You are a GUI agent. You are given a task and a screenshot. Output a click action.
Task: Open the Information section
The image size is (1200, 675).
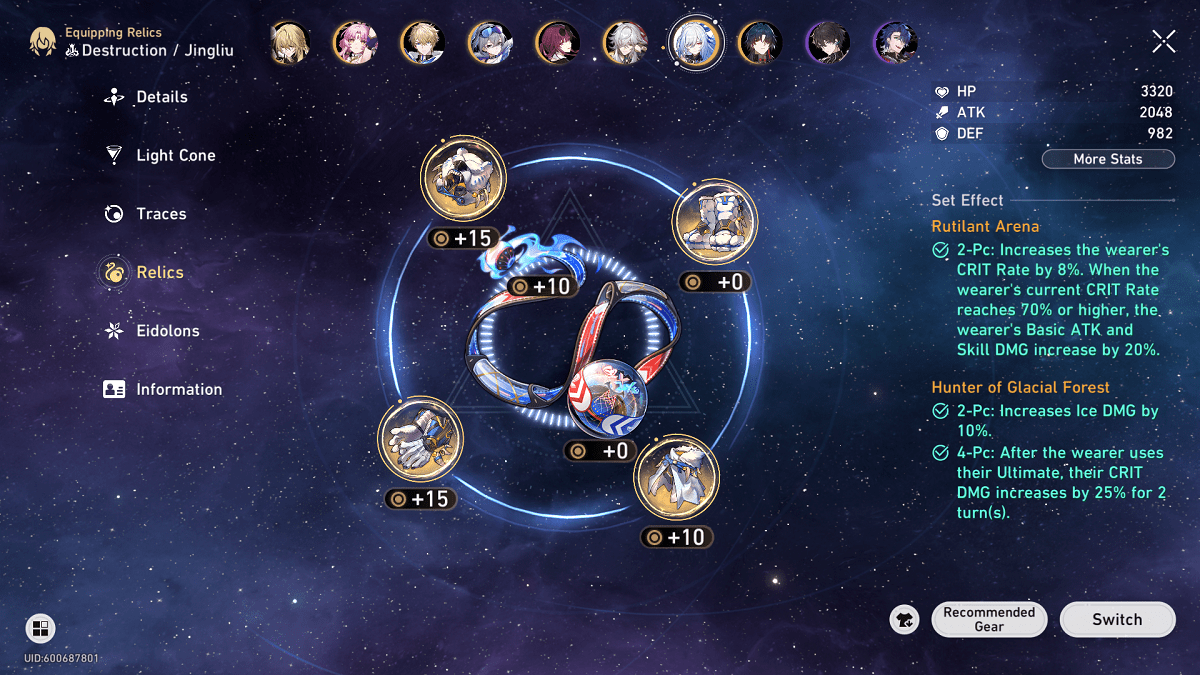tap(178, 389)
